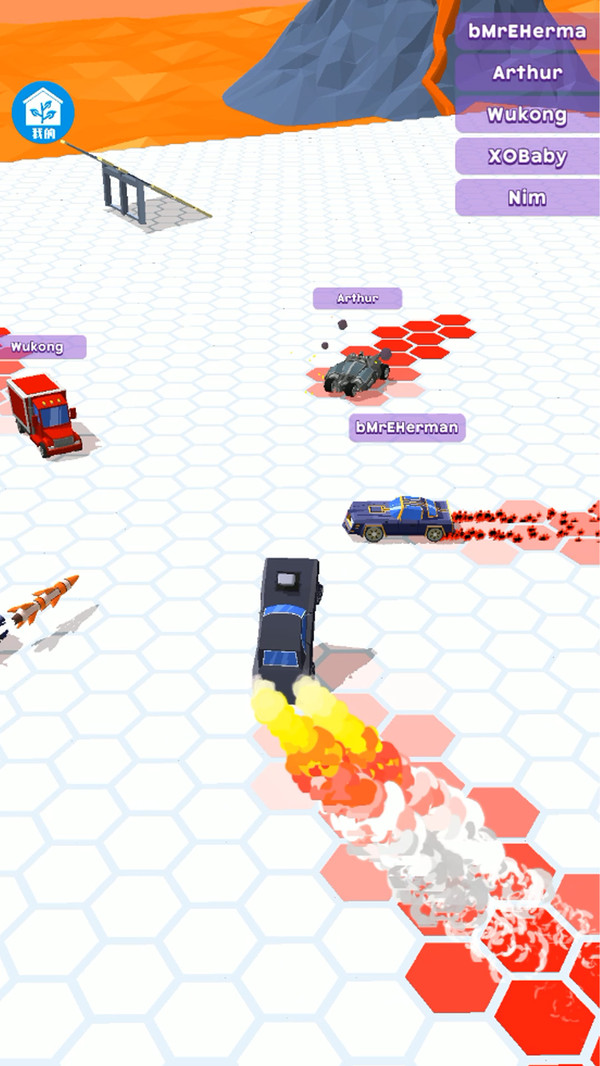Screen dimensions: 600x1066
Task: Open the Nim leaderboard row
Action: point(527,198)
